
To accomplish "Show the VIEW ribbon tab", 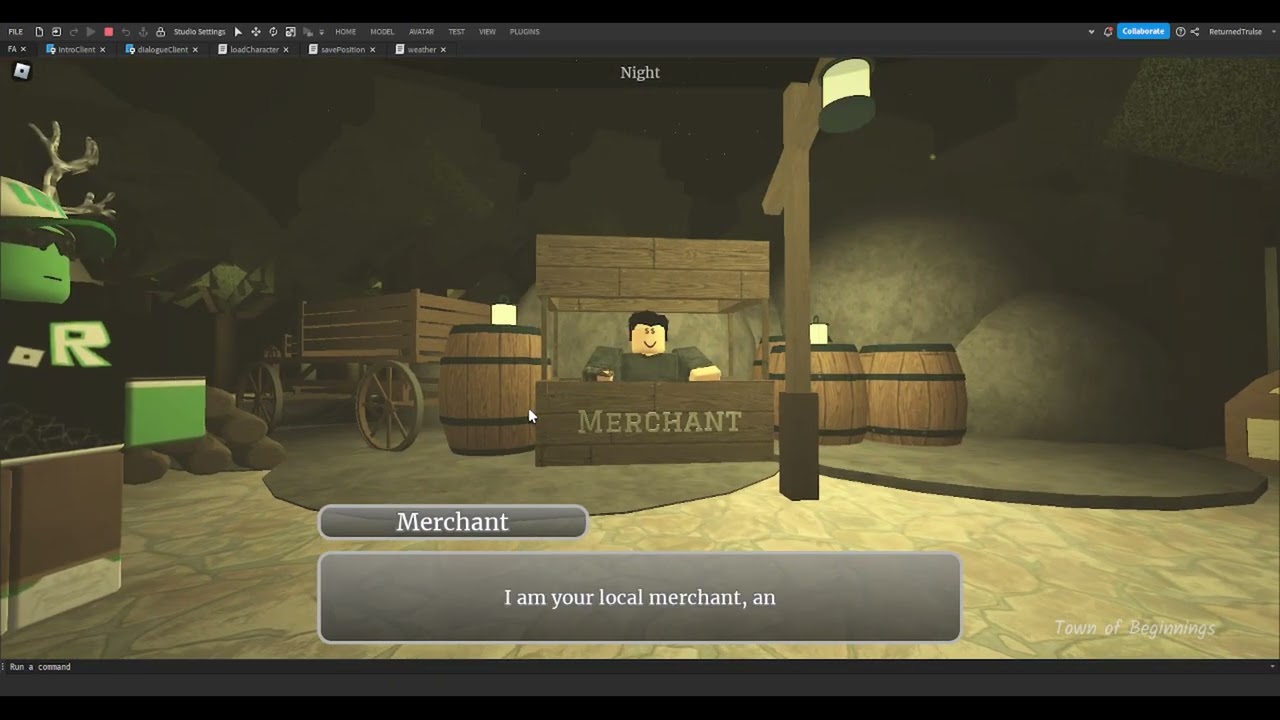I will click(487, 32).
